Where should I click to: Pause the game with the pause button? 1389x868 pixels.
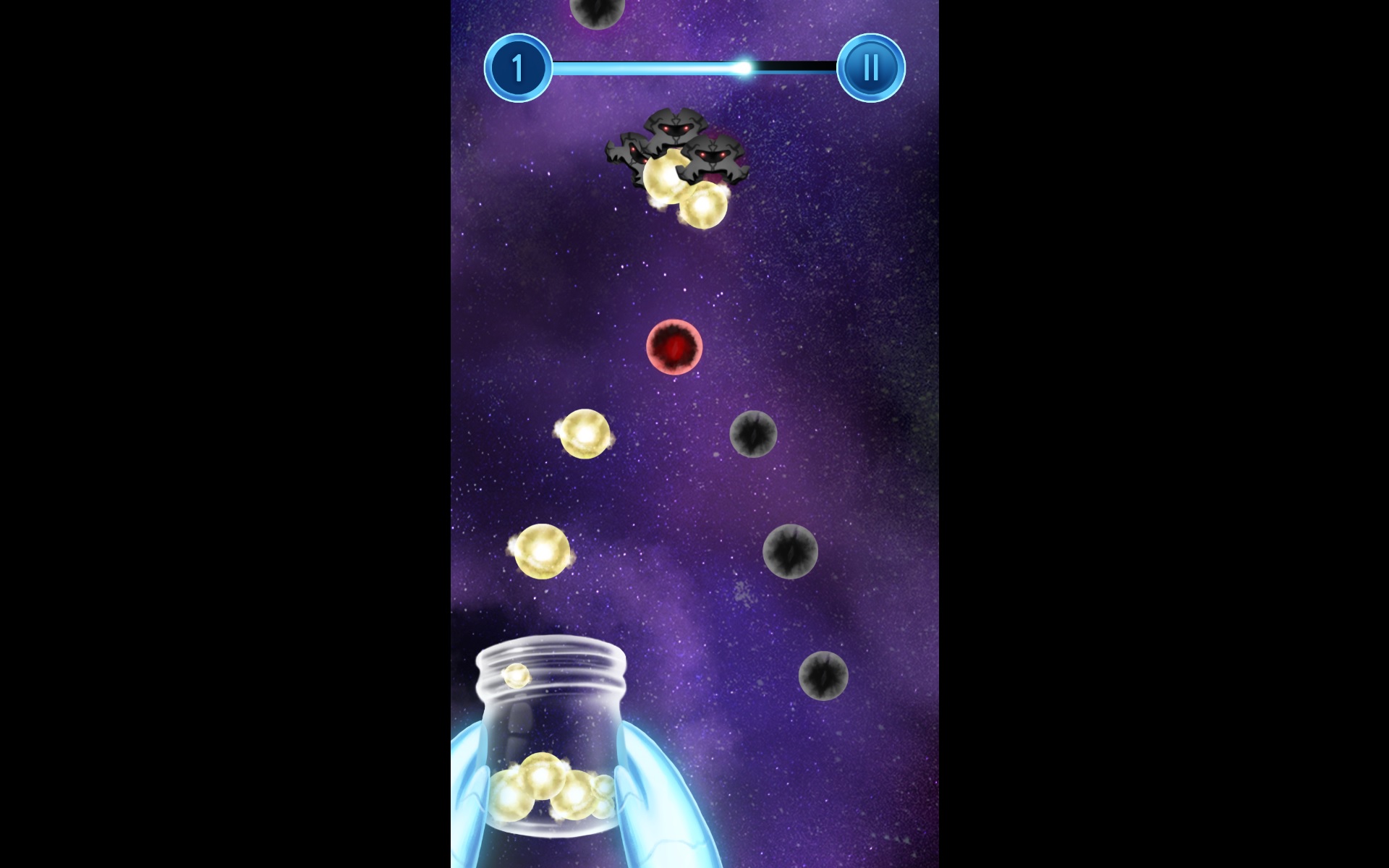[x=870, y=68]
